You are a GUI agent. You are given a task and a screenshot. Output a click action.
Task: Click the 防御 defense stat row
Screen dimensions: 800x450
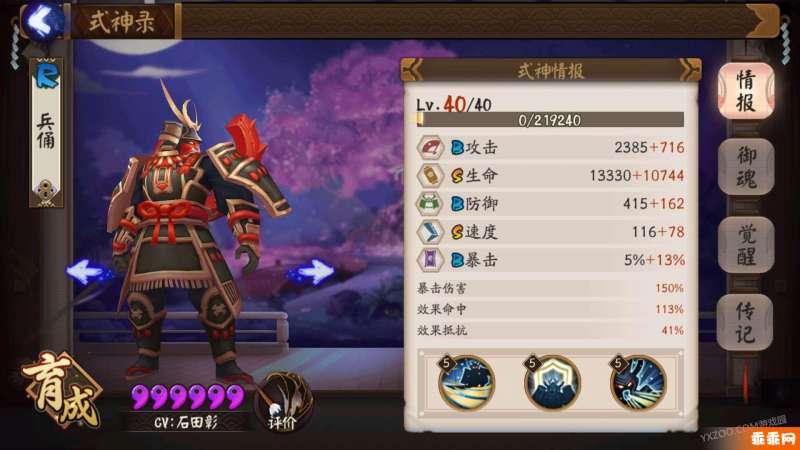(x=550, y=204)
